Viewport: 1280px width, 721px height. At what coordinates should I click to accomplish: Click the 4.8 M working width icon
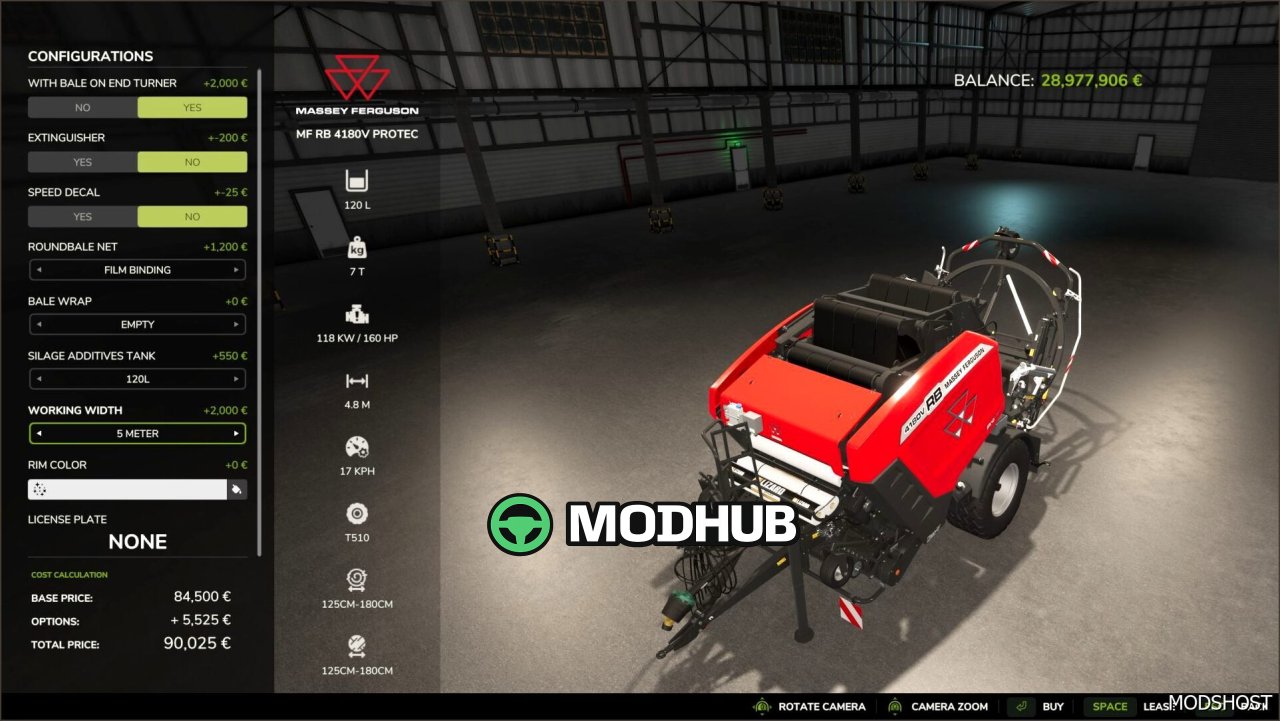tap(357, 381)
